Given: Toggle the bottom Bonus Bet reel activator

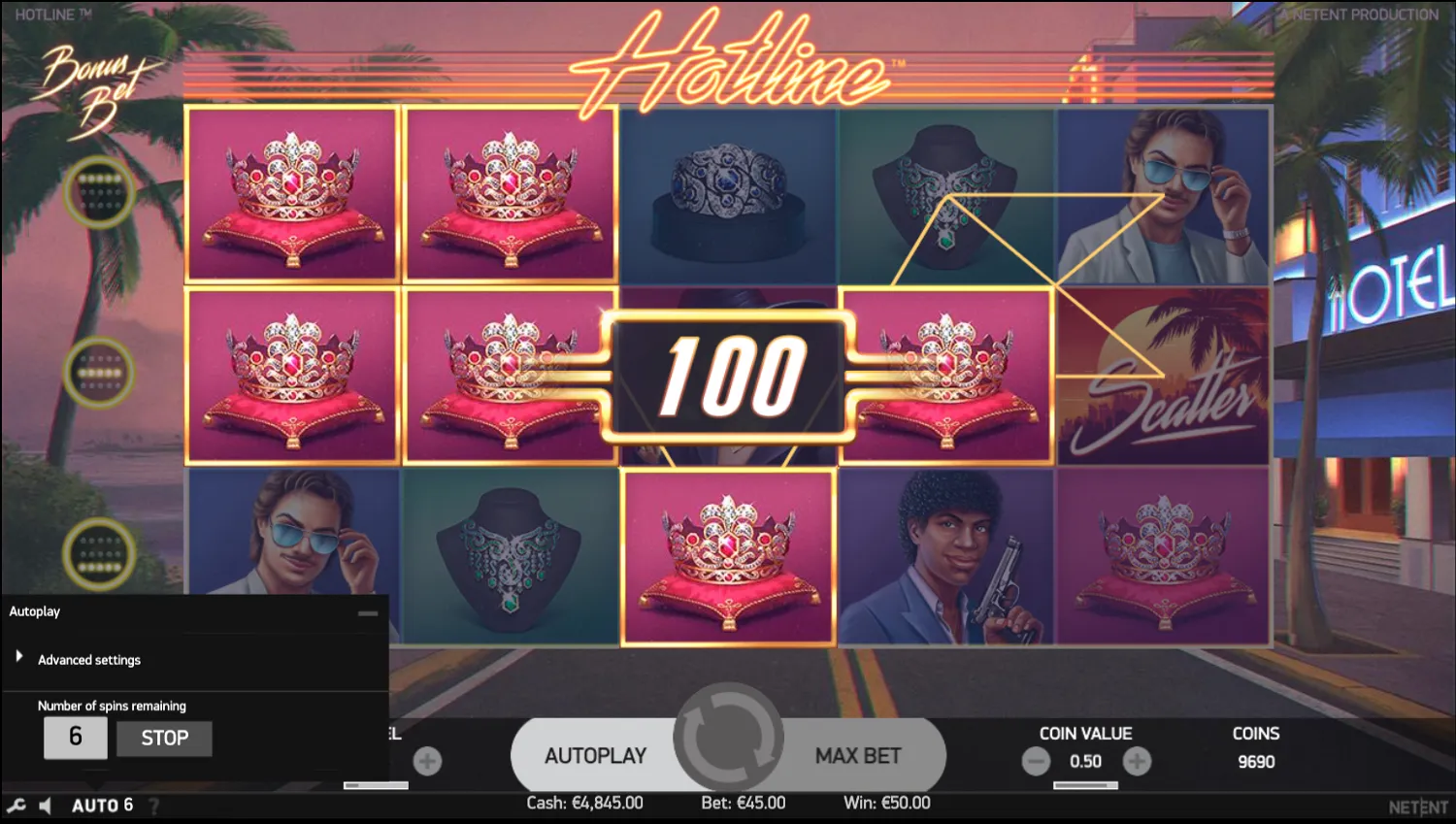Looking at the screenshot, I should coord(98,555).
